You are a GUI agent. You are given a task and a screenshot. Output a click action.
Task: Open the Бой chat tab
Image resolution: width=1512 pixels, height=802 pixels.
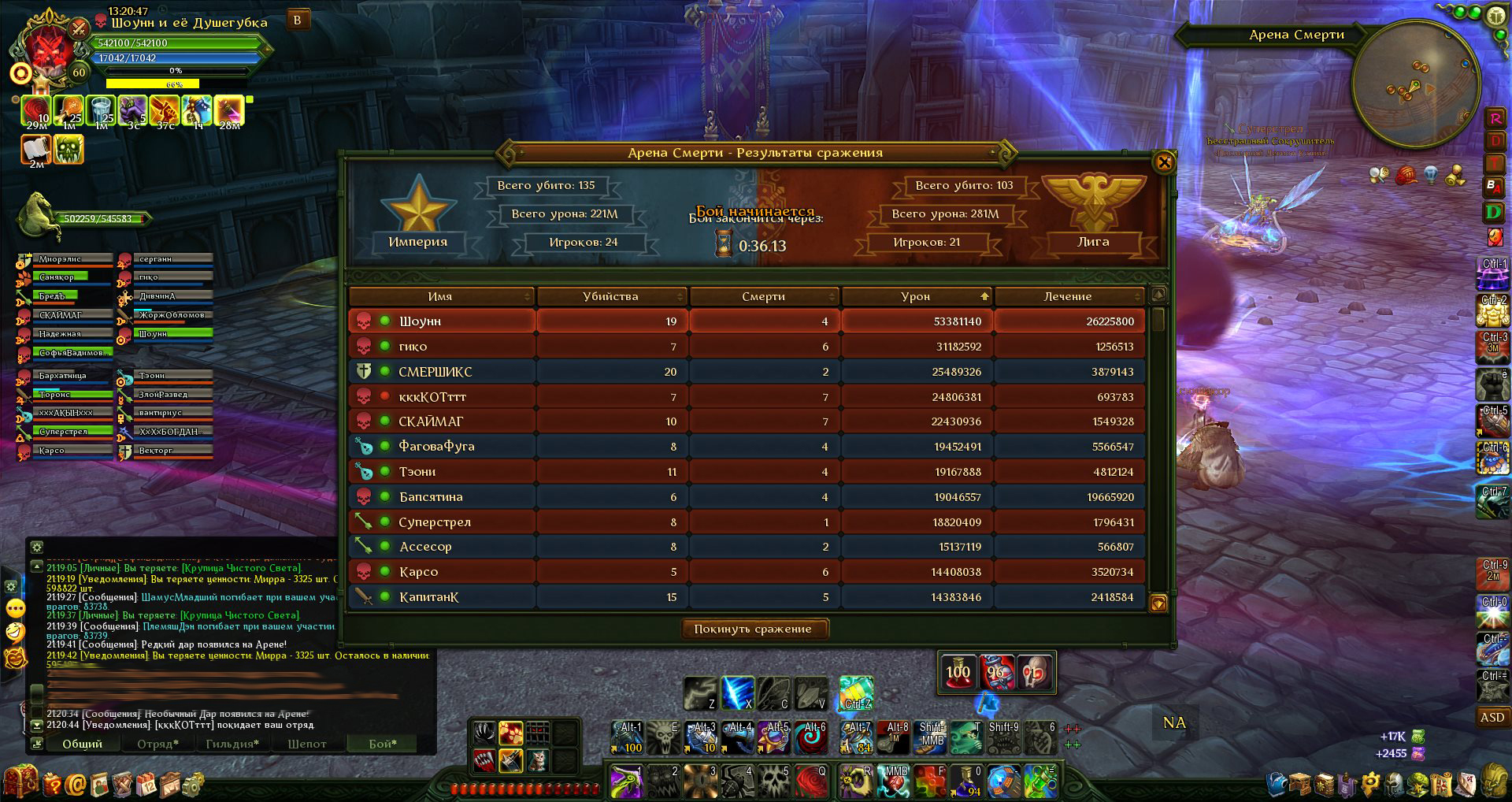point(383,744)
